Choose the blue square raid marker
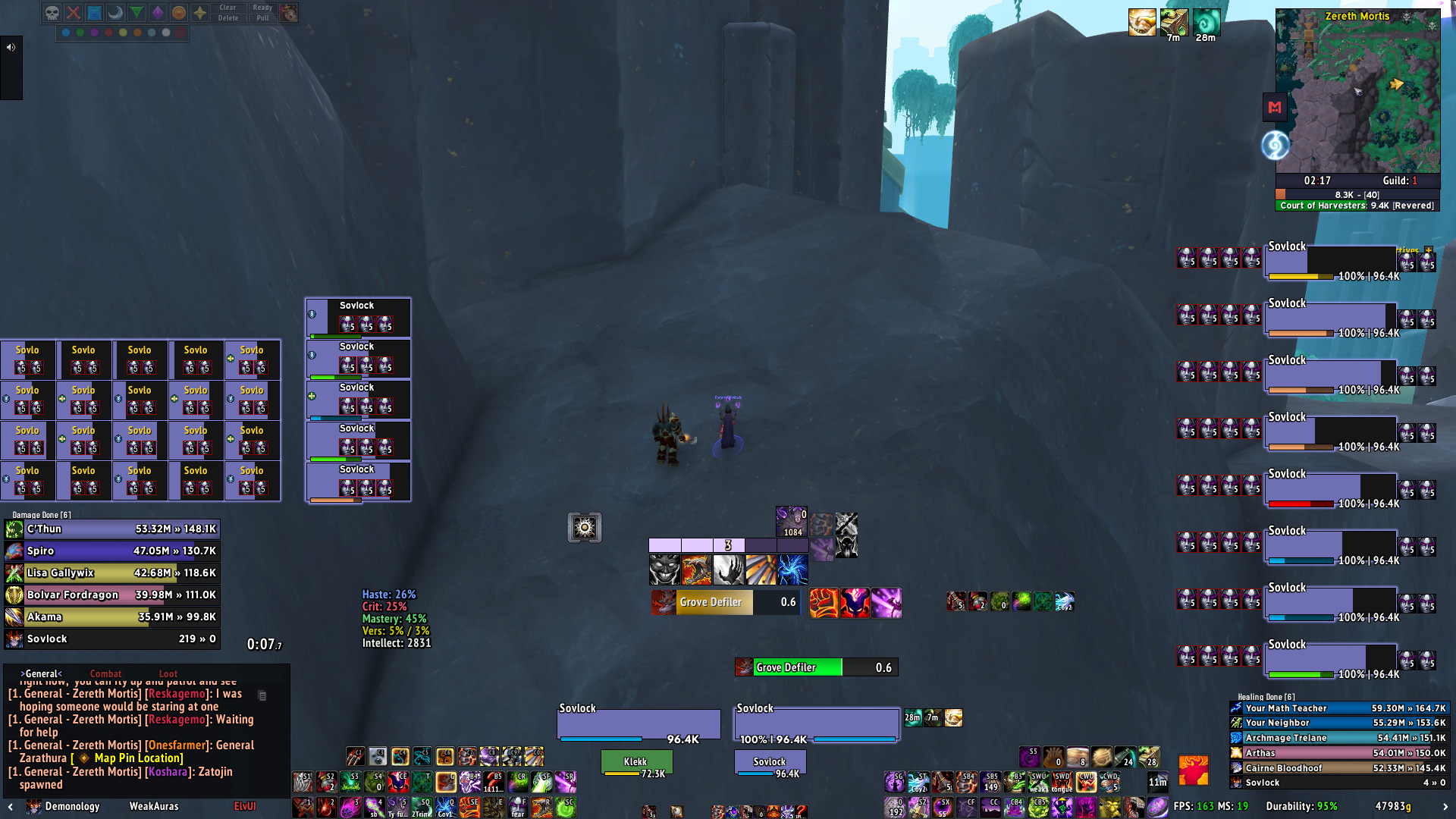 (x=94, y=13)
